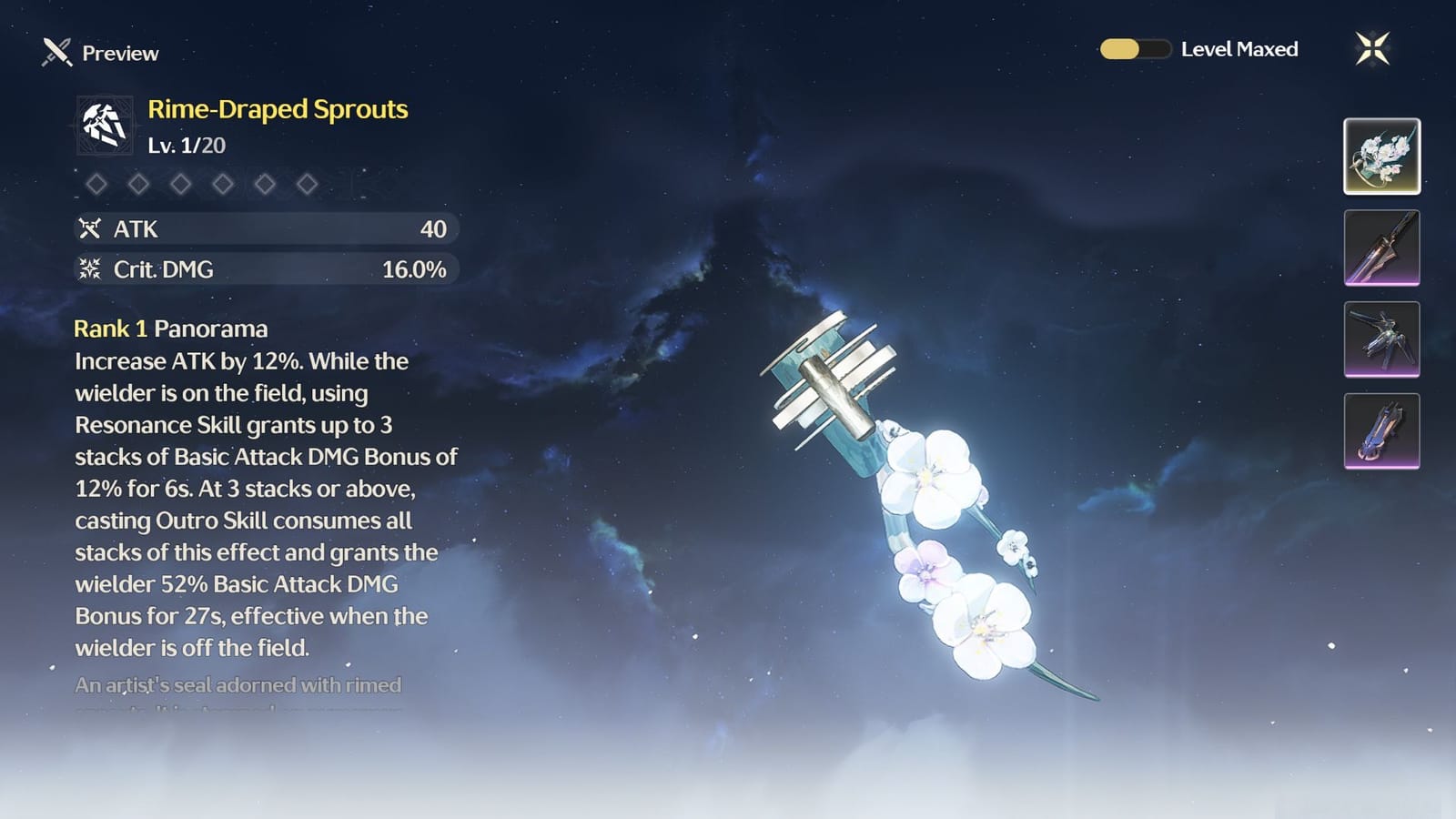Click the Crit. DMG value 16.0%
This screenshot has height=819, width=1456.
click(417, 268)
